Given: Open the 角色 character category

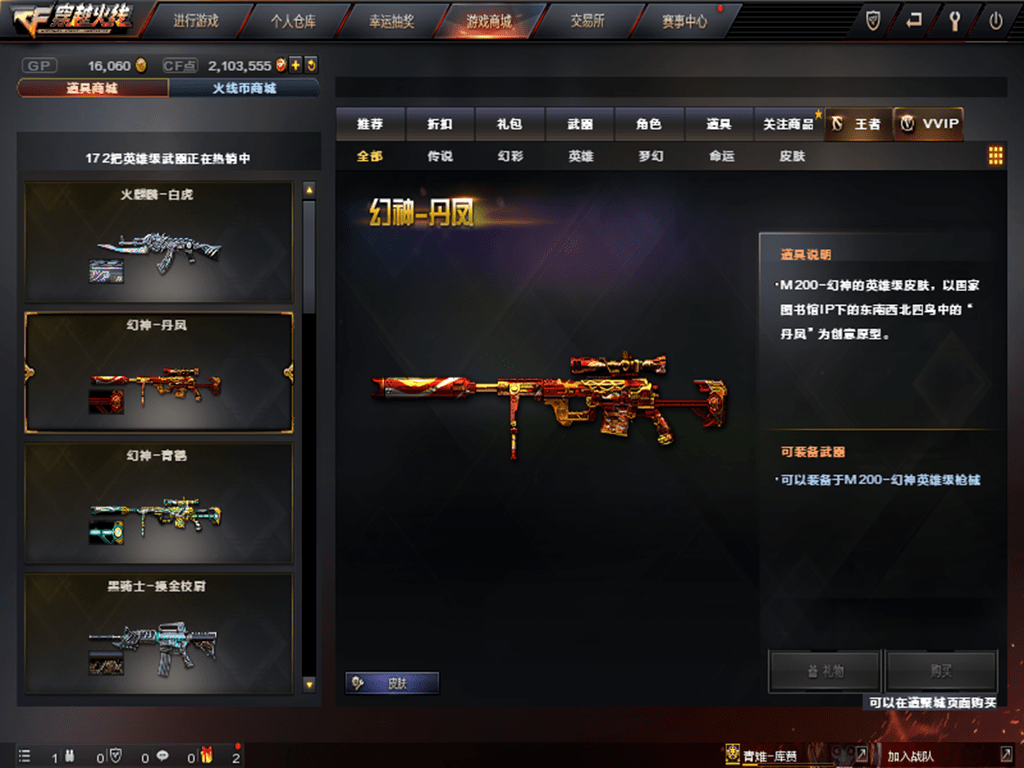Looking at the screenshot, I should coord(649,125).
